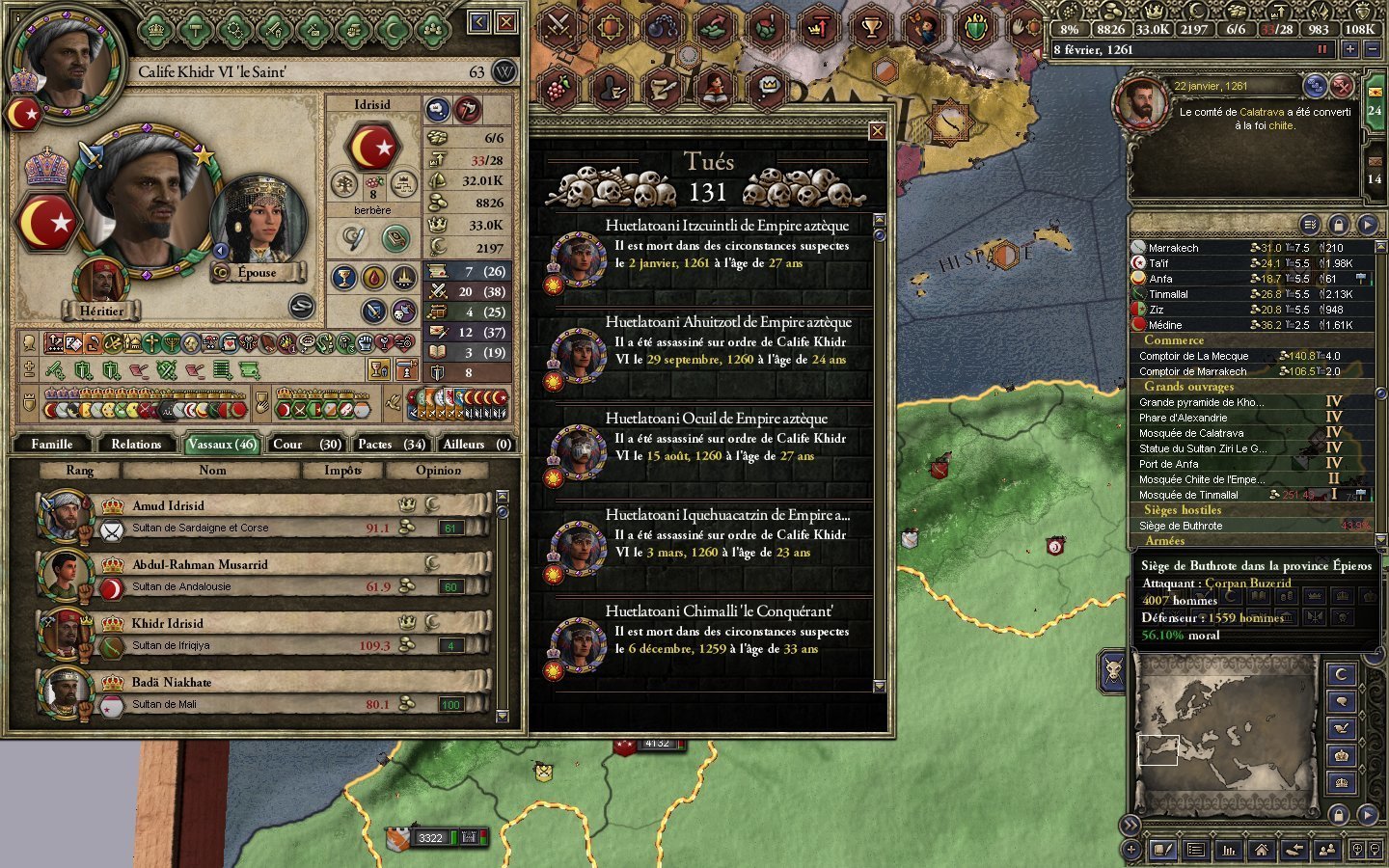View the Héritier heir portrait
The width and height of the screenshot is (1389, 868).
click(100, 282)
